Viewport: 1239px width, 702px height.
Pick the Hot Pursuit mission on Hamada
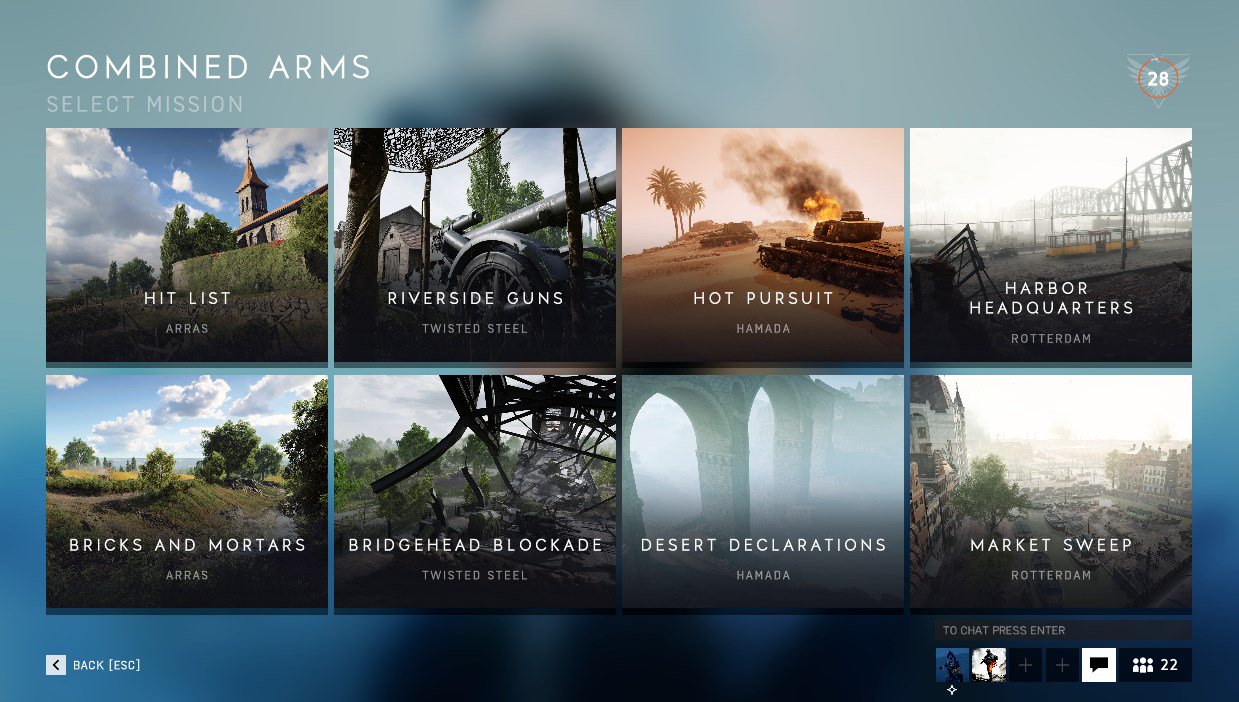(763, 244)
